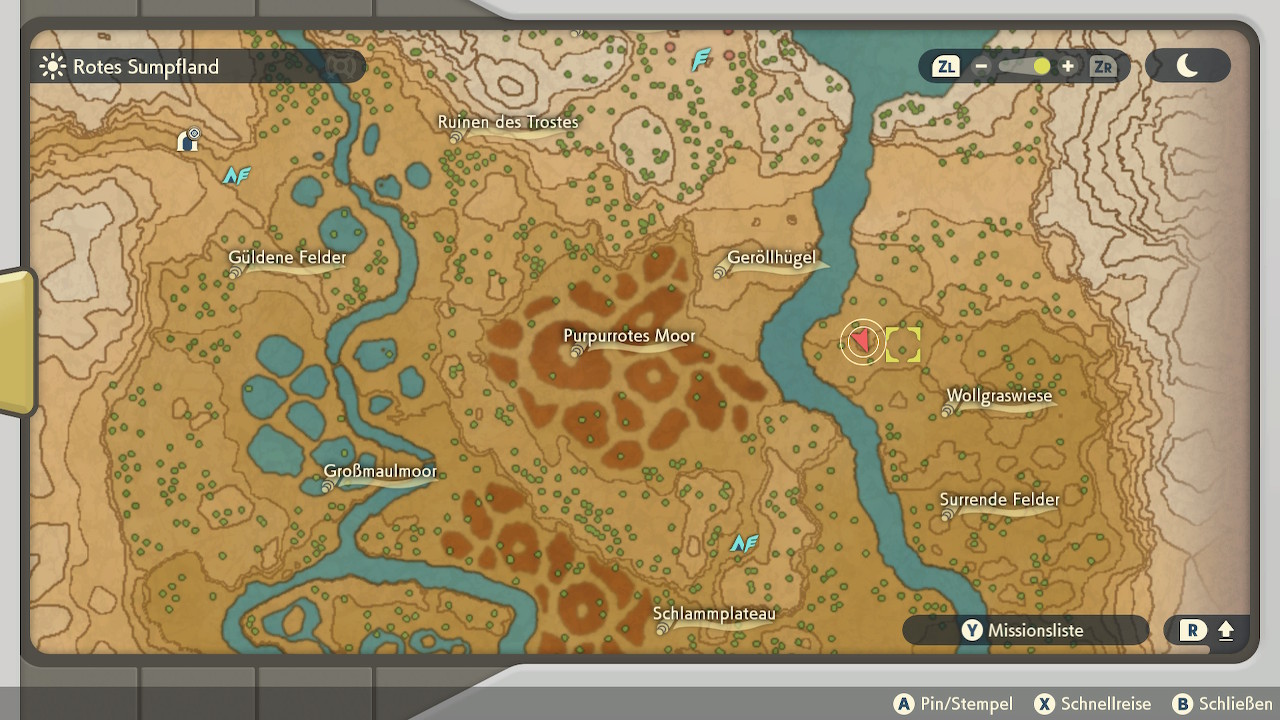This screenshot has width=1280, height=720.
Task: Choose the Großmaulmoor location label
Action: 380,472
